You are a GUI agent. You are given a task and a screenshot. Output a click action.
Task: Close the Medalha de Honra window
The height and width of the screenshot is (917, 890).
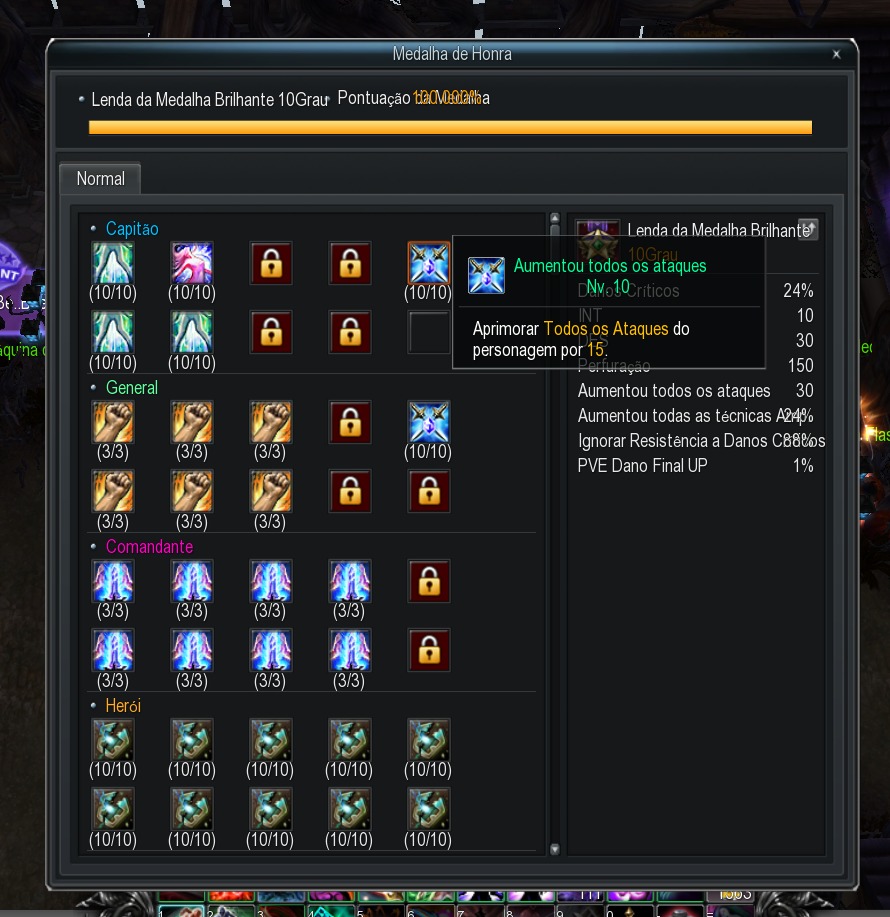[x=836, y=55]
